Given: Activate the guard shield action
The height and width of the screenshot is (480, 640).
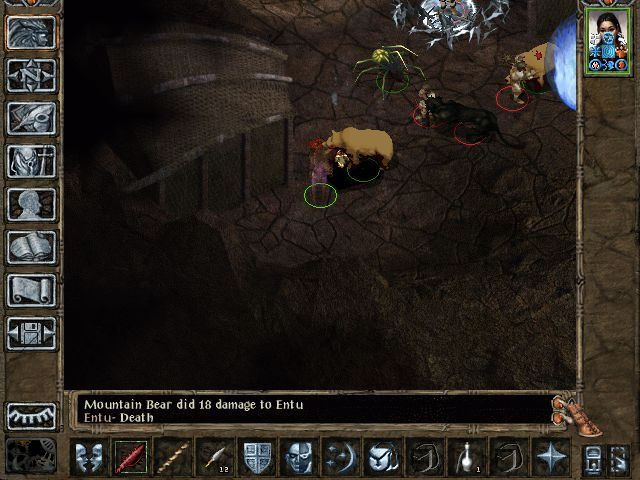Looking at the screenshot, I should [257, 457].
